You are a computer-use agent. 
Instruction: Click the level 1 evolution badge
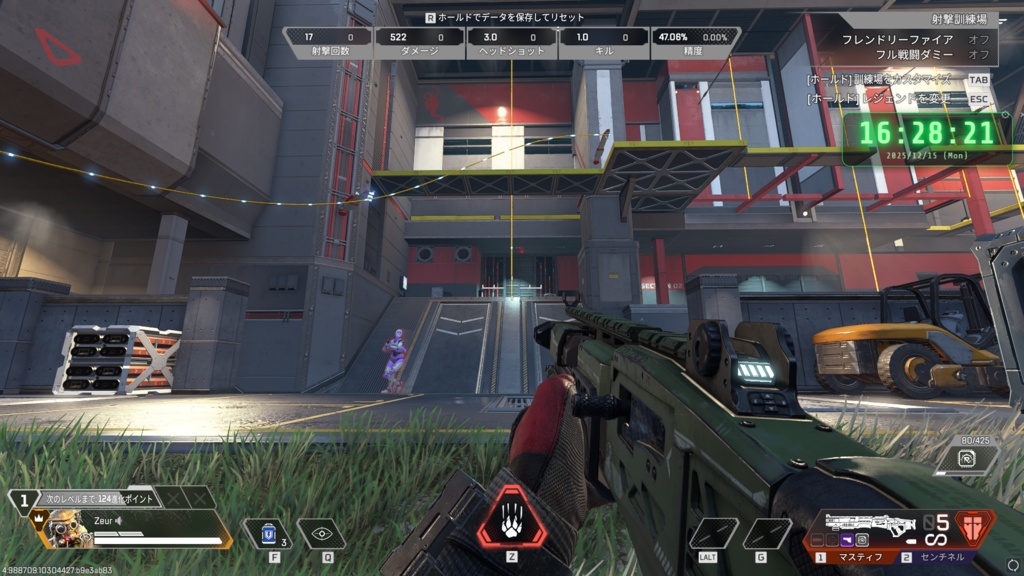pyautogui.click(x=23, y=503)
